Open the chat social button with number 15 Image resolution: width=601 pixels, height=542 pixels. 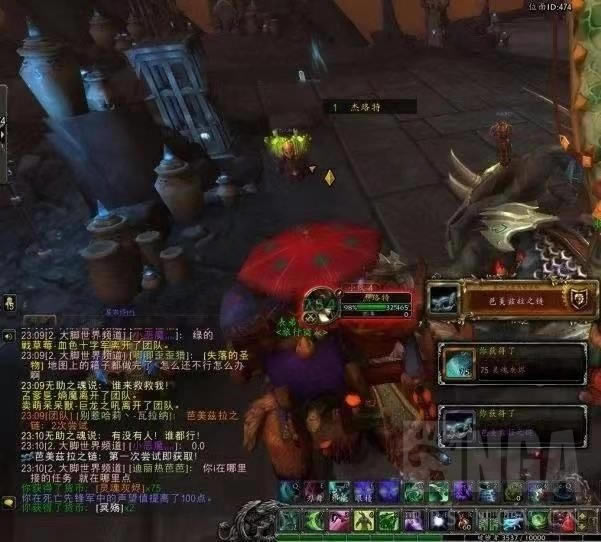click(7, 301)
